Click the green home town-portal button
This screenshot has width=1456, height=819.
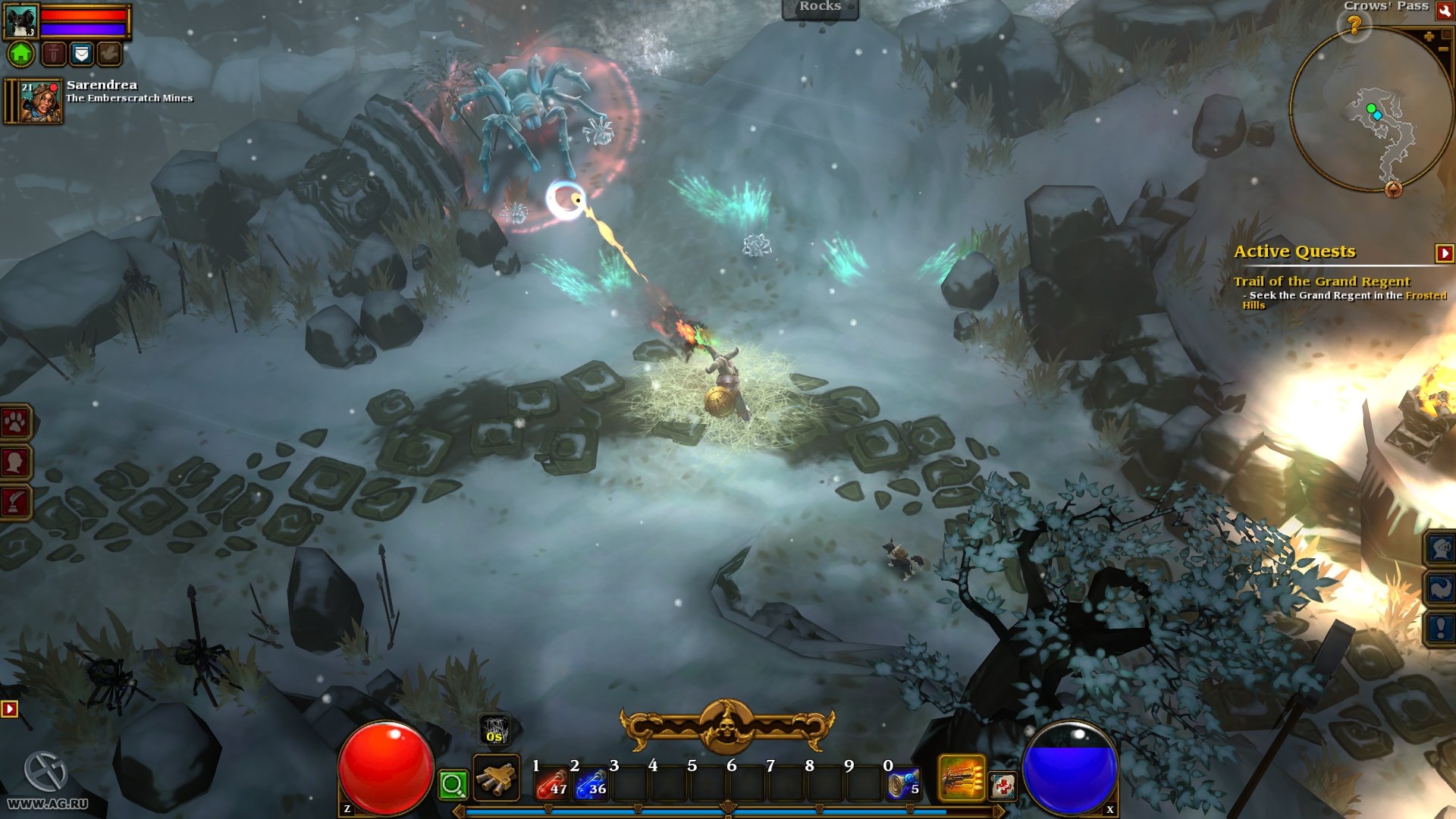(21, 54)
